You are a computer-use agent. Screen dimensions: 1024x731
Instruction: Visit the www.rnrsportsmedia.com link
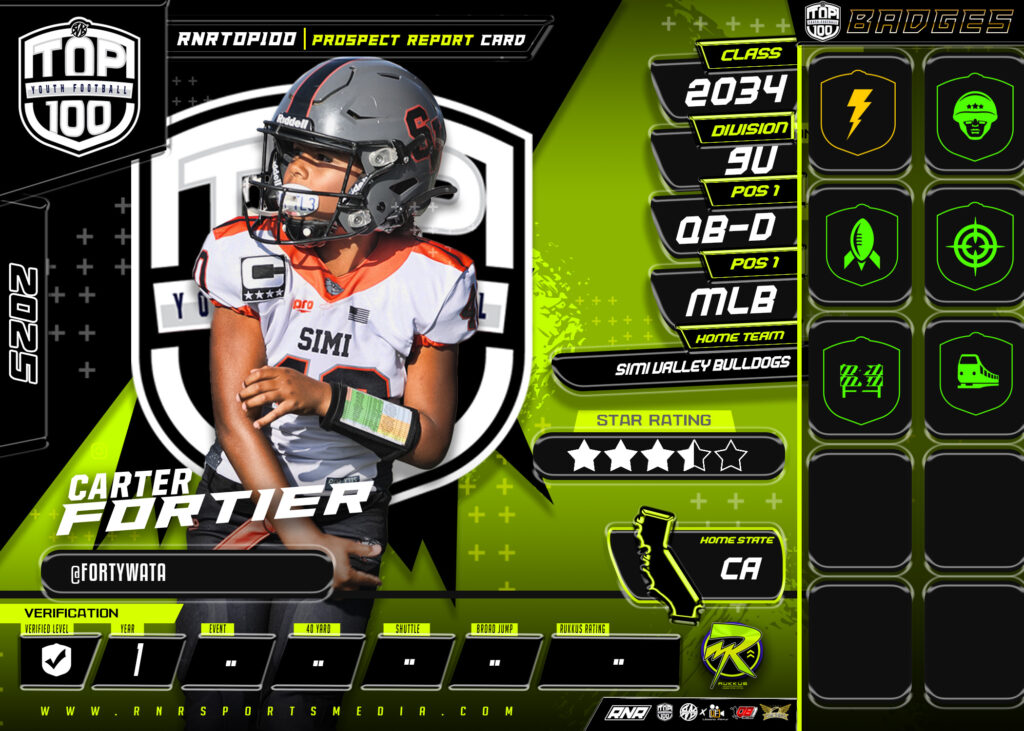(x=278, y=712)
